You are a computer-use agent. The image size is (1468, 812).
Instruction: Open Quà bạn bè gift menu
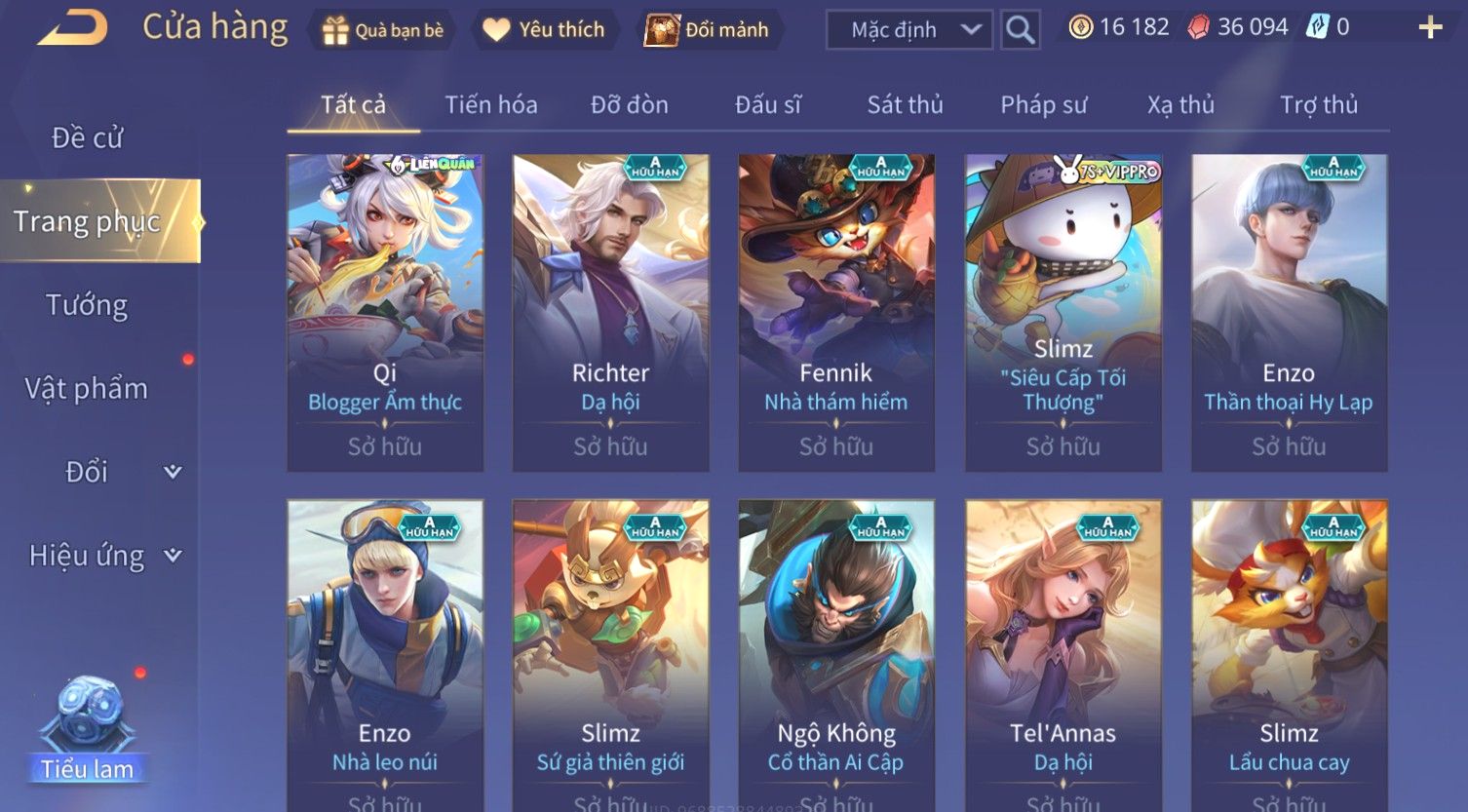[383, 30]
